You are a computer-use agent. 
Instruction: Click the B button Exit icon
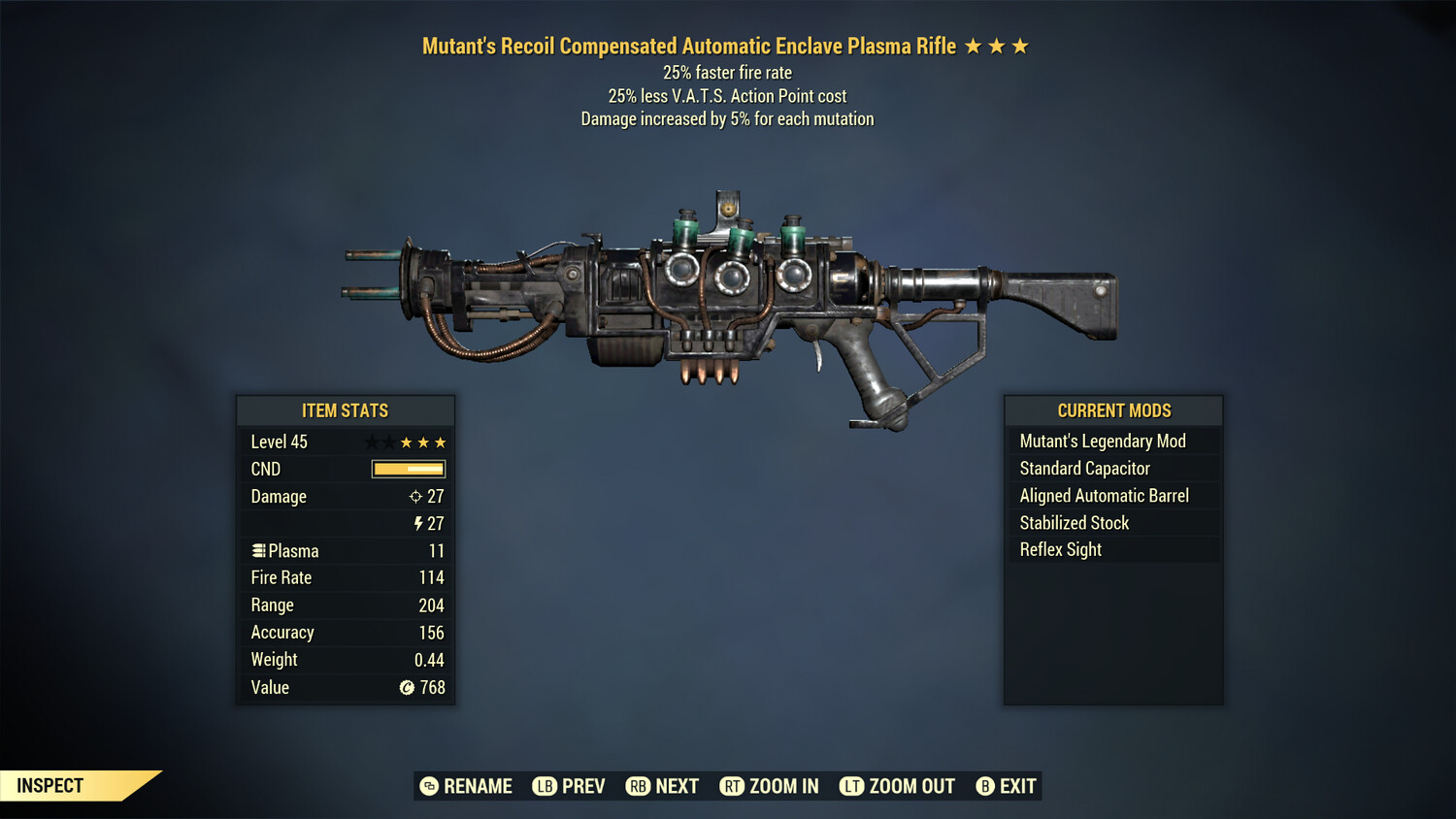point(986,786)
